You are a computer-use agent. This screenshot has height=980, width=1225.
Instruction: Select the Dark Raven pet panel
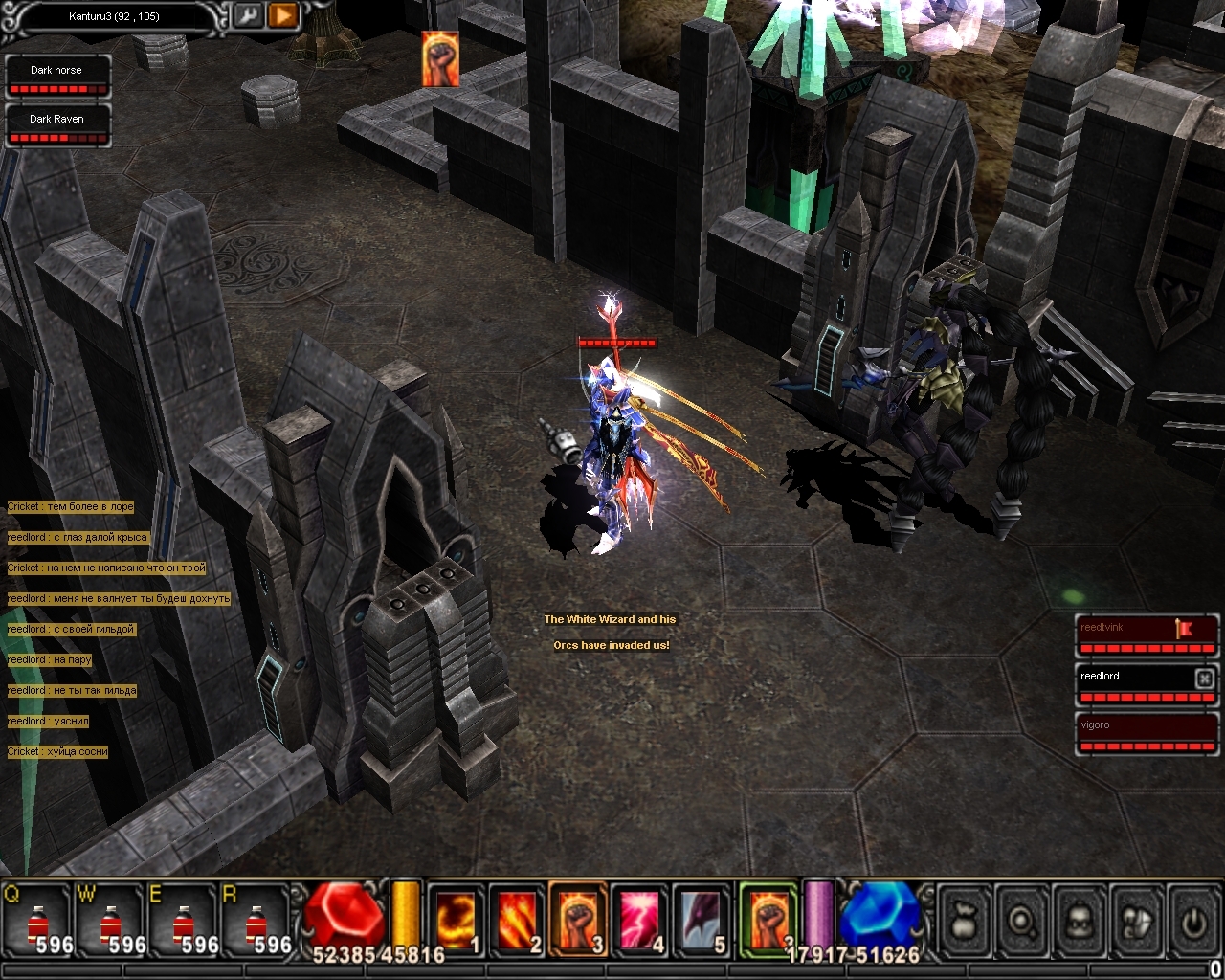57,125
